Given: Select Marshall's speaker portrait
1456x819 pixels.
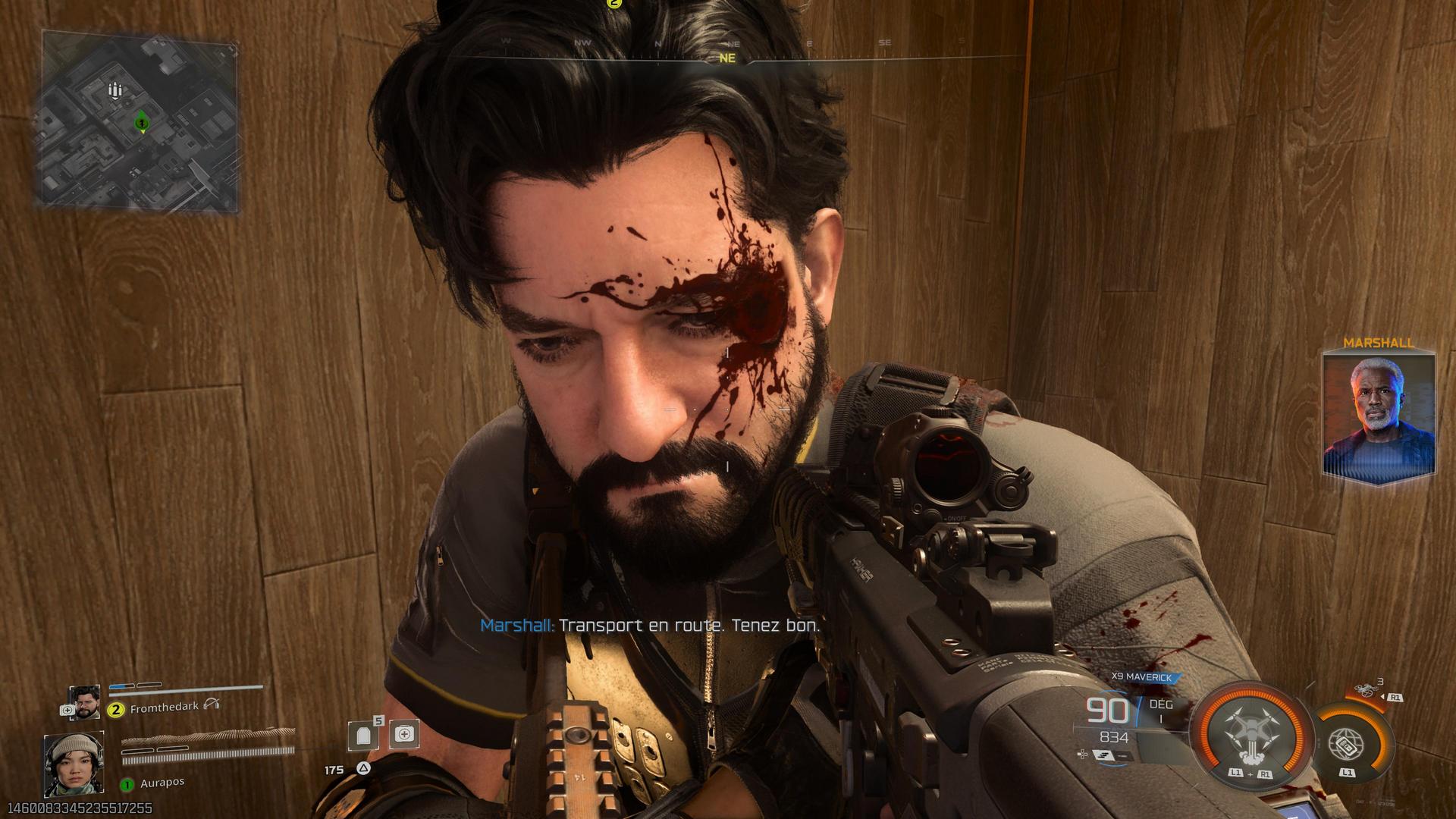Looking at the screenshot, I should pyautogui.click(x=1379, y=414).
